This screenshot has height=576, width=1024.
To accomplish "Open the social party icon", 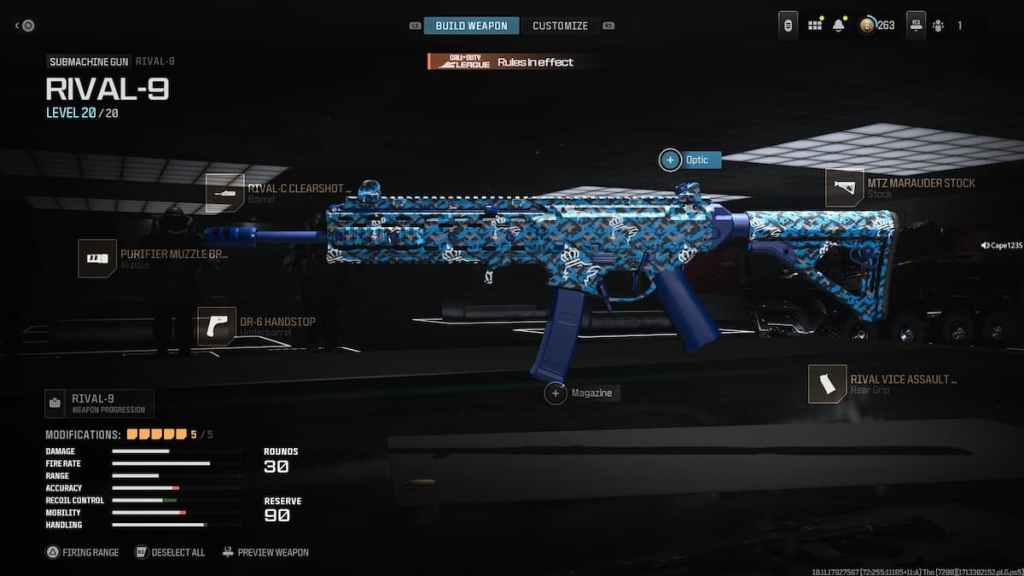I will [937, 25].
